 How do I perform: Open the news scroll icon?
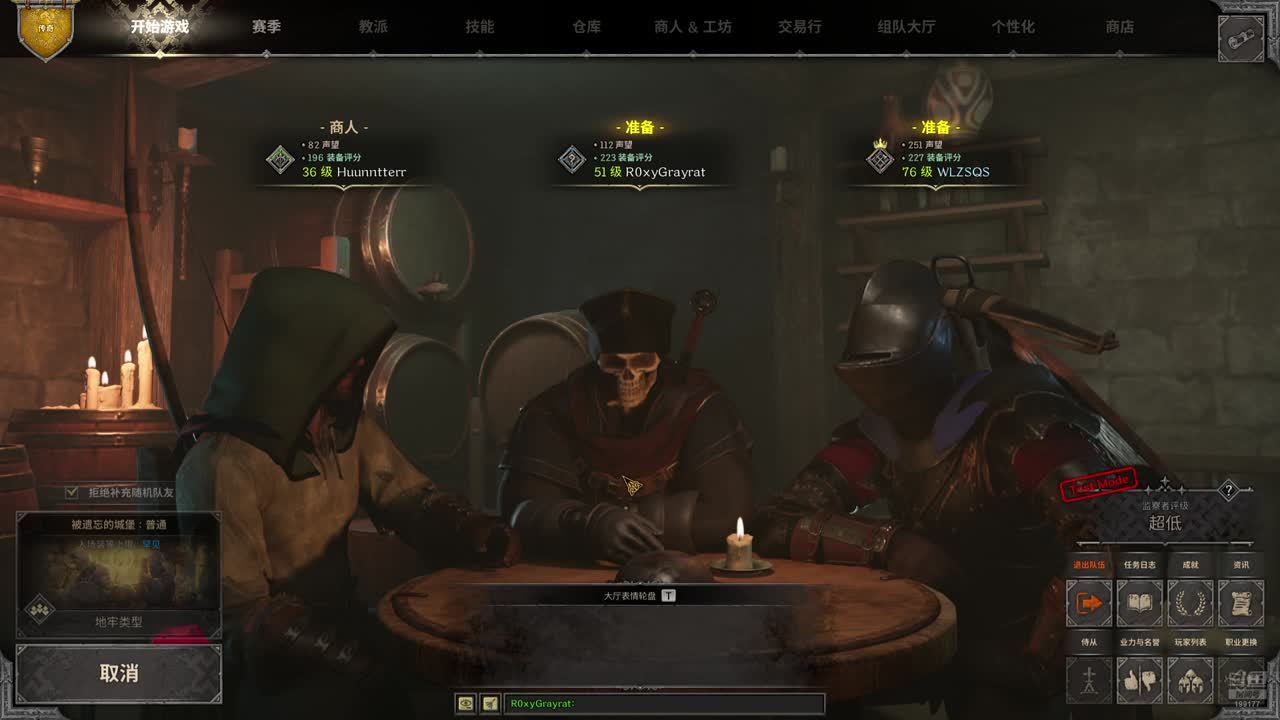click(x=1241, y=603)
